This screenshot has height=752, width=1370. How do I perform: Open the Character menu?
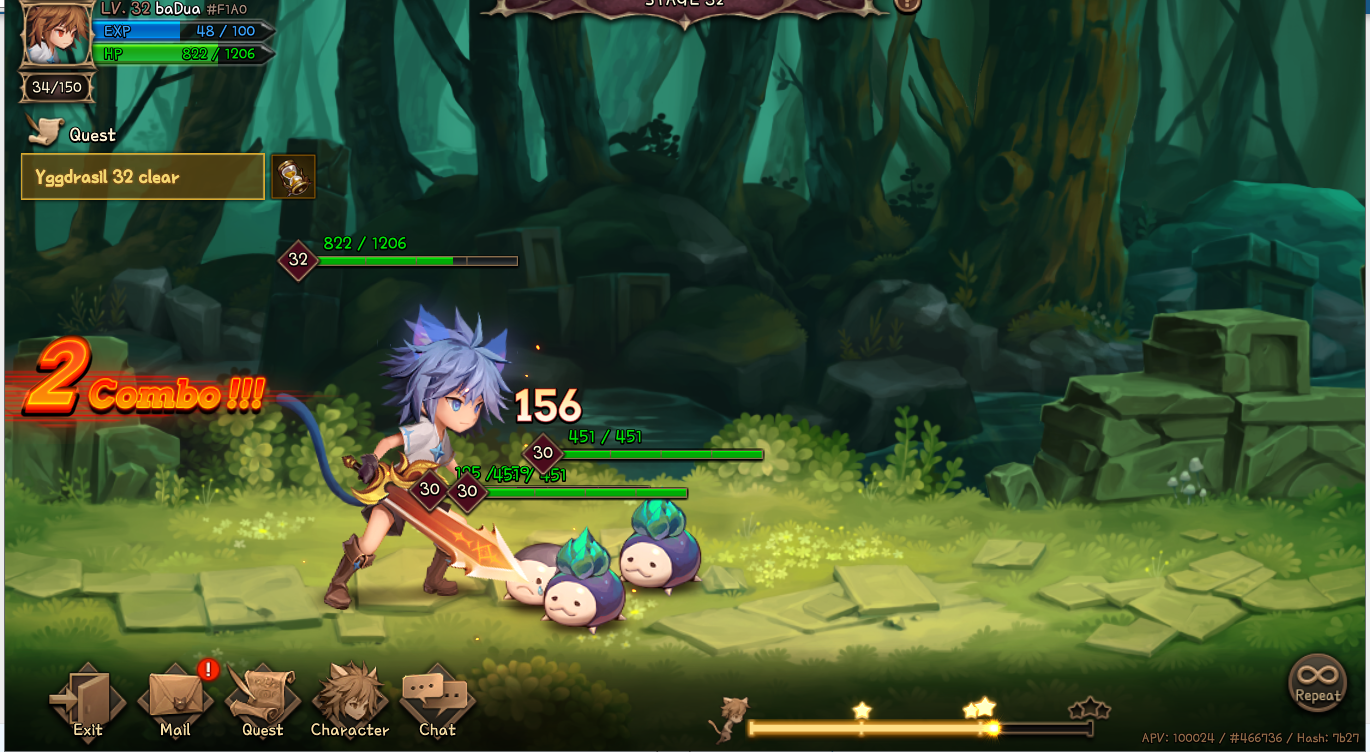point(350,700)
